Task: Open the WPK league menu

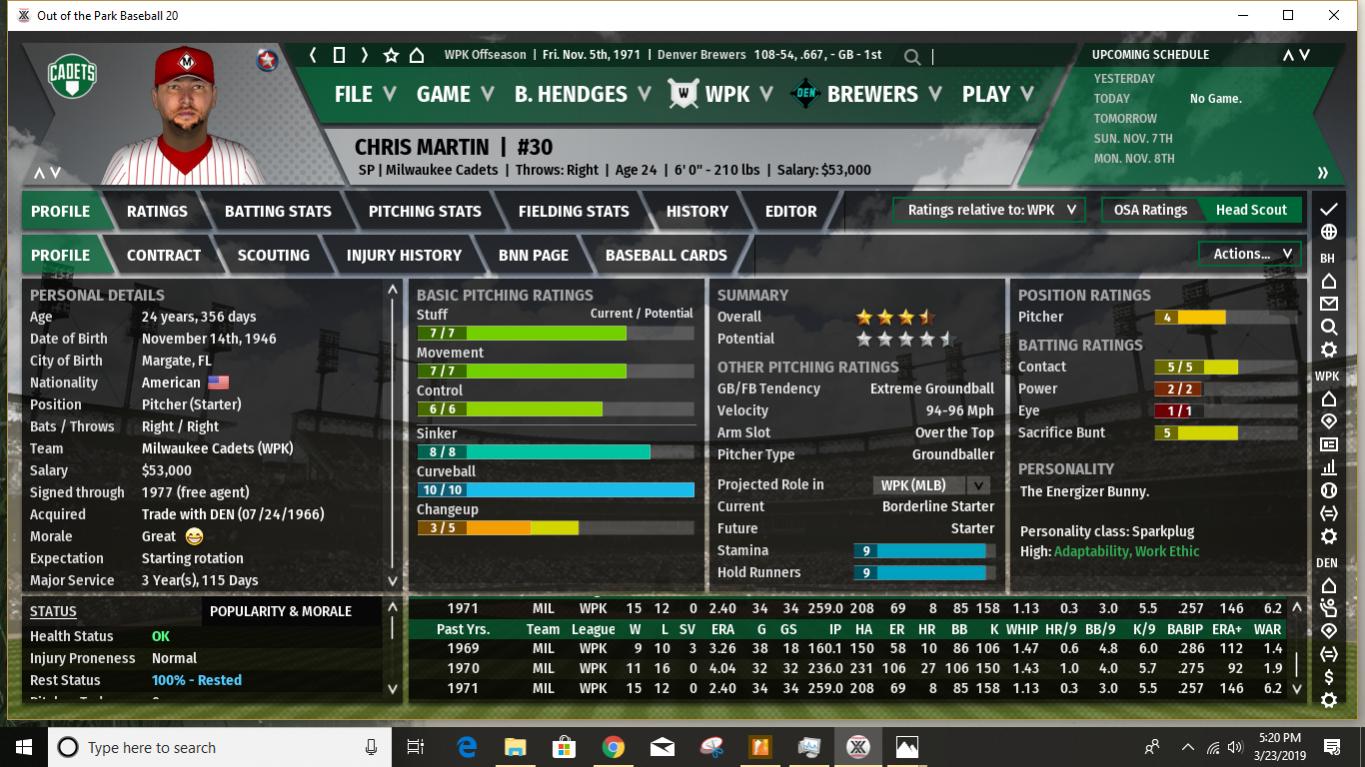Action: 725,94
